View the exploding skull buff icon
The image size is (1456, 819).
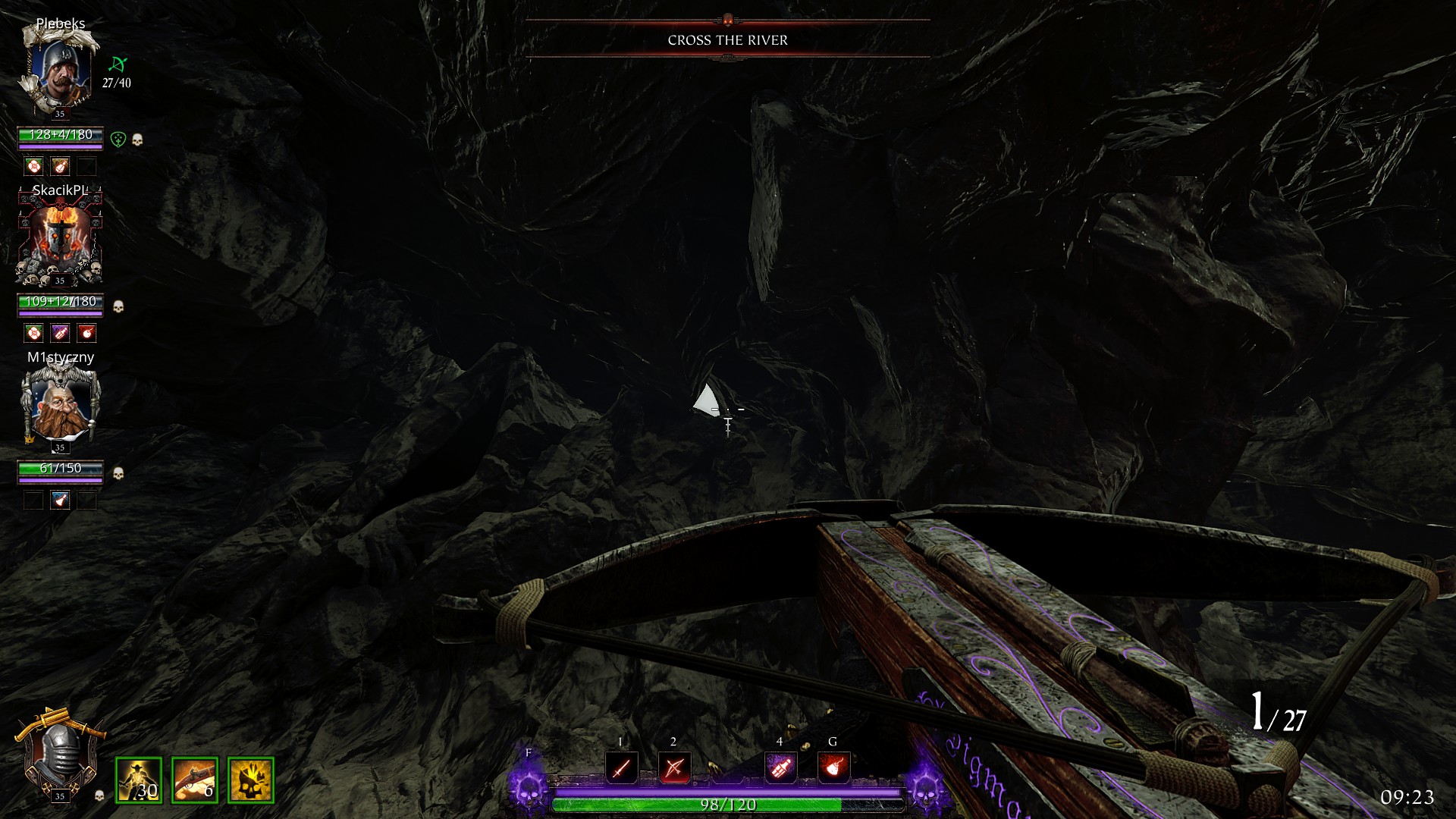pyautogui.click(x=251, y=780)
